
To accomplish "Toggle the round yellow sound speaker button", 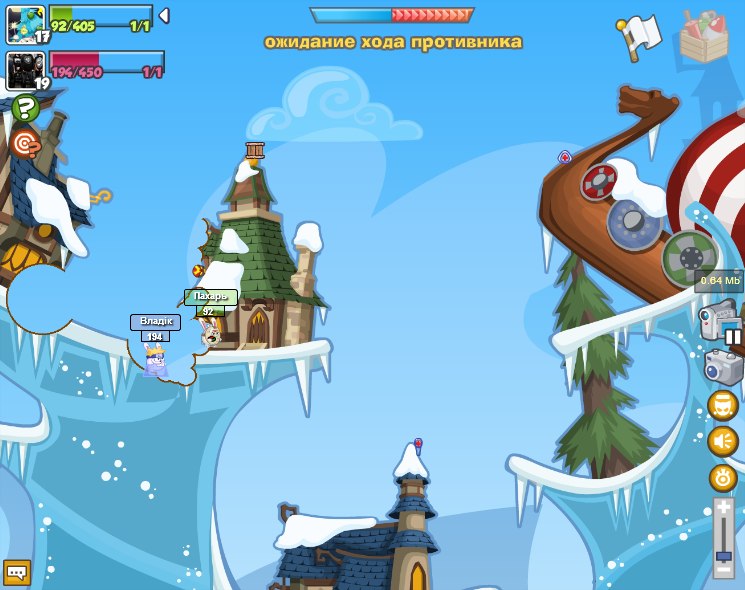I will [x=722, y=441].
